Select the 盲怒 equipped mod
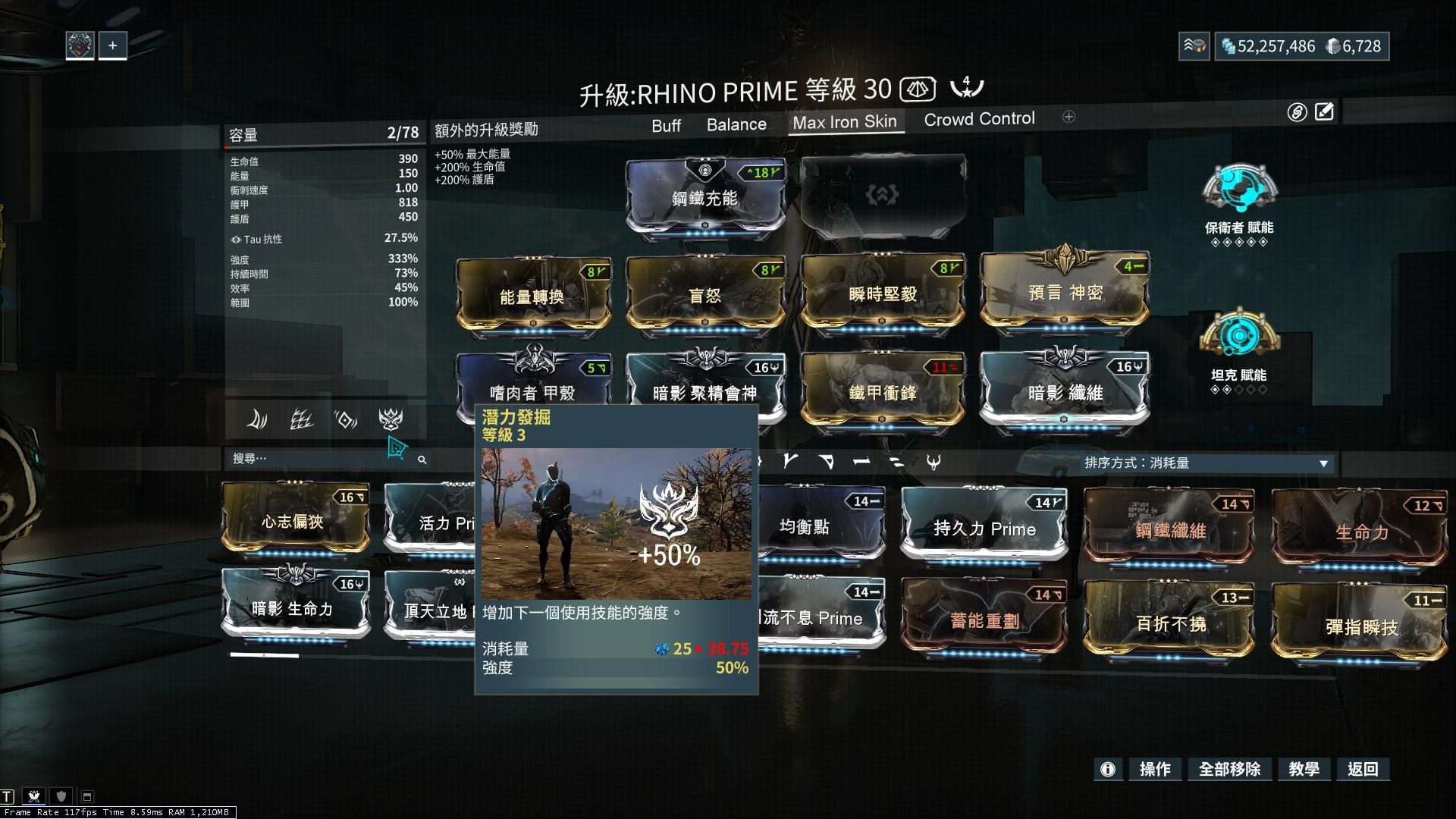Screen dimensions: 1456x819 point(704,296)
